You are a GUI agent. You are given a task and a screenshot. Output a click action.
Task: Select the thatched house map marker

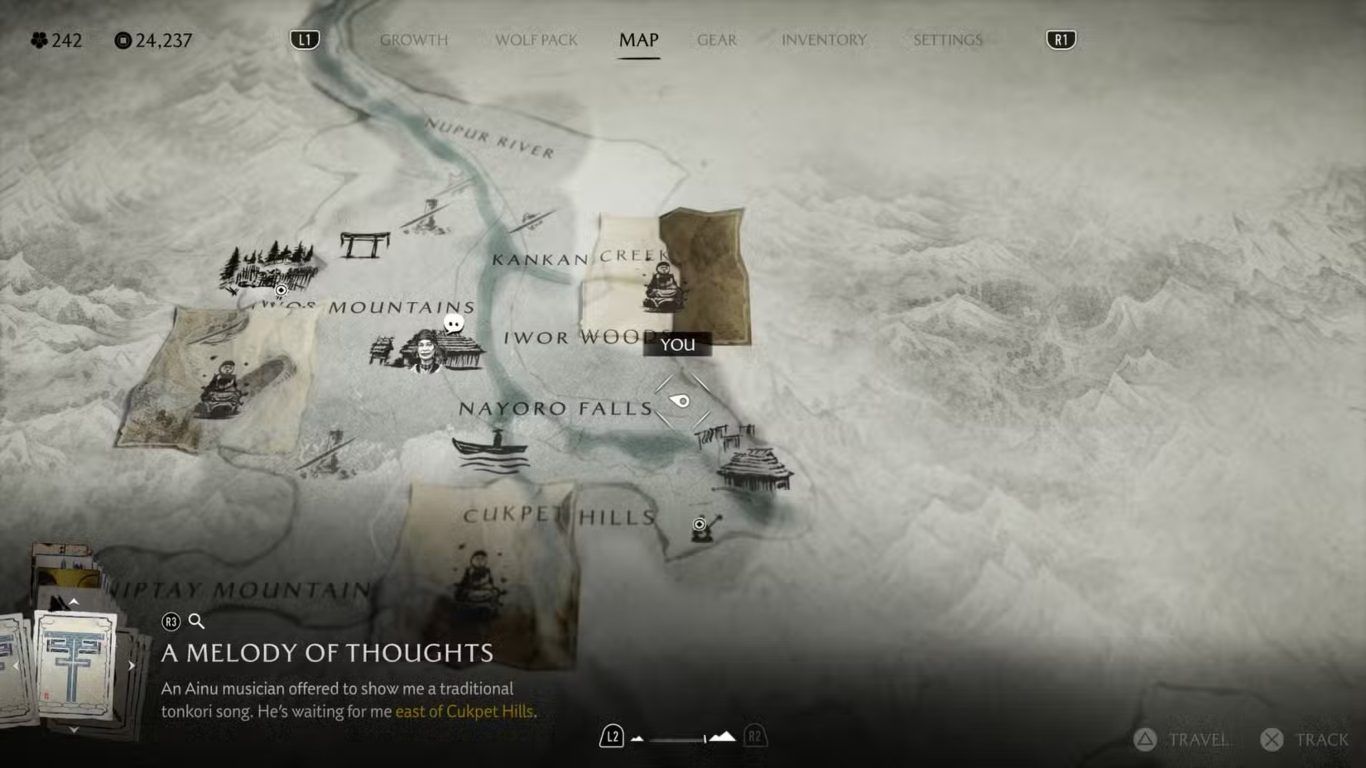click(x=755, y=469)
